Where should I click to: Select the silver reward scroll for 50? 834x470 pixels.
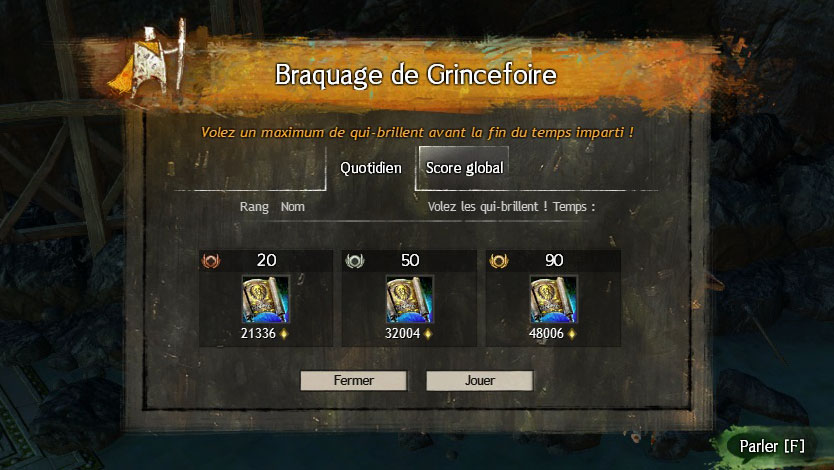tap(409, 299)
